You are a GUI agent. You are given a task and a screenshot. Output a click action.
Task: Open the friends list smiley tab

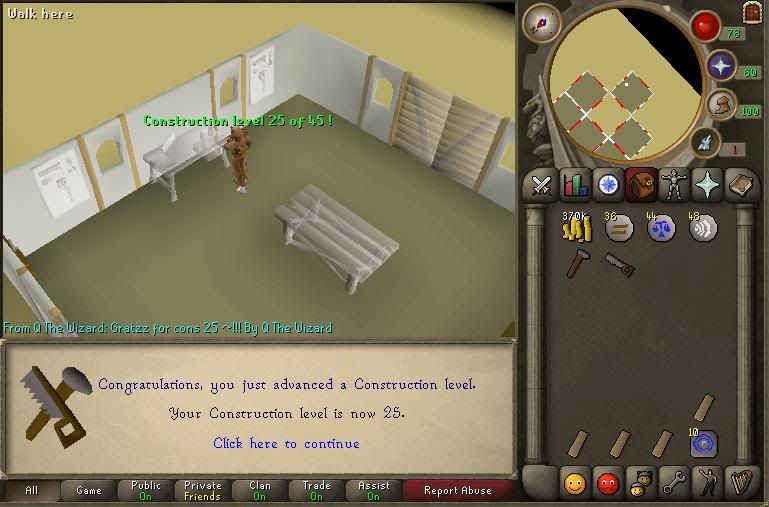click(x=574, y=484)
